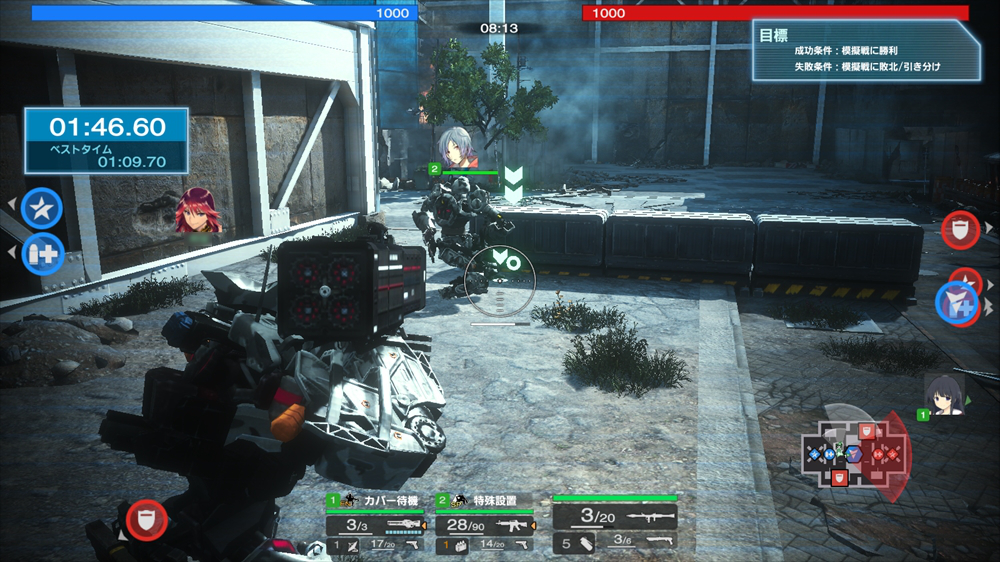Select the blue star objective marker
Viewport: 1000px width, 562px height.
click(42, 208)
